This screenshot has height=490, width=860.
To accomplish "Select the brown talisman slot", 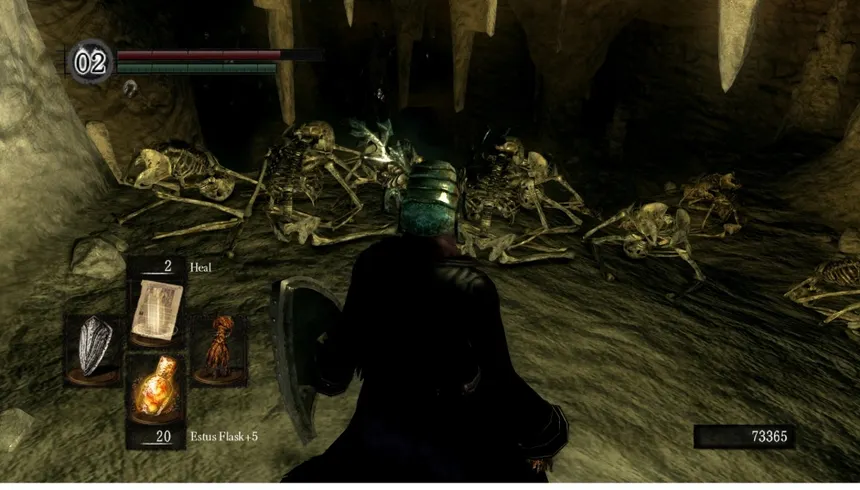I will (218, 349).
